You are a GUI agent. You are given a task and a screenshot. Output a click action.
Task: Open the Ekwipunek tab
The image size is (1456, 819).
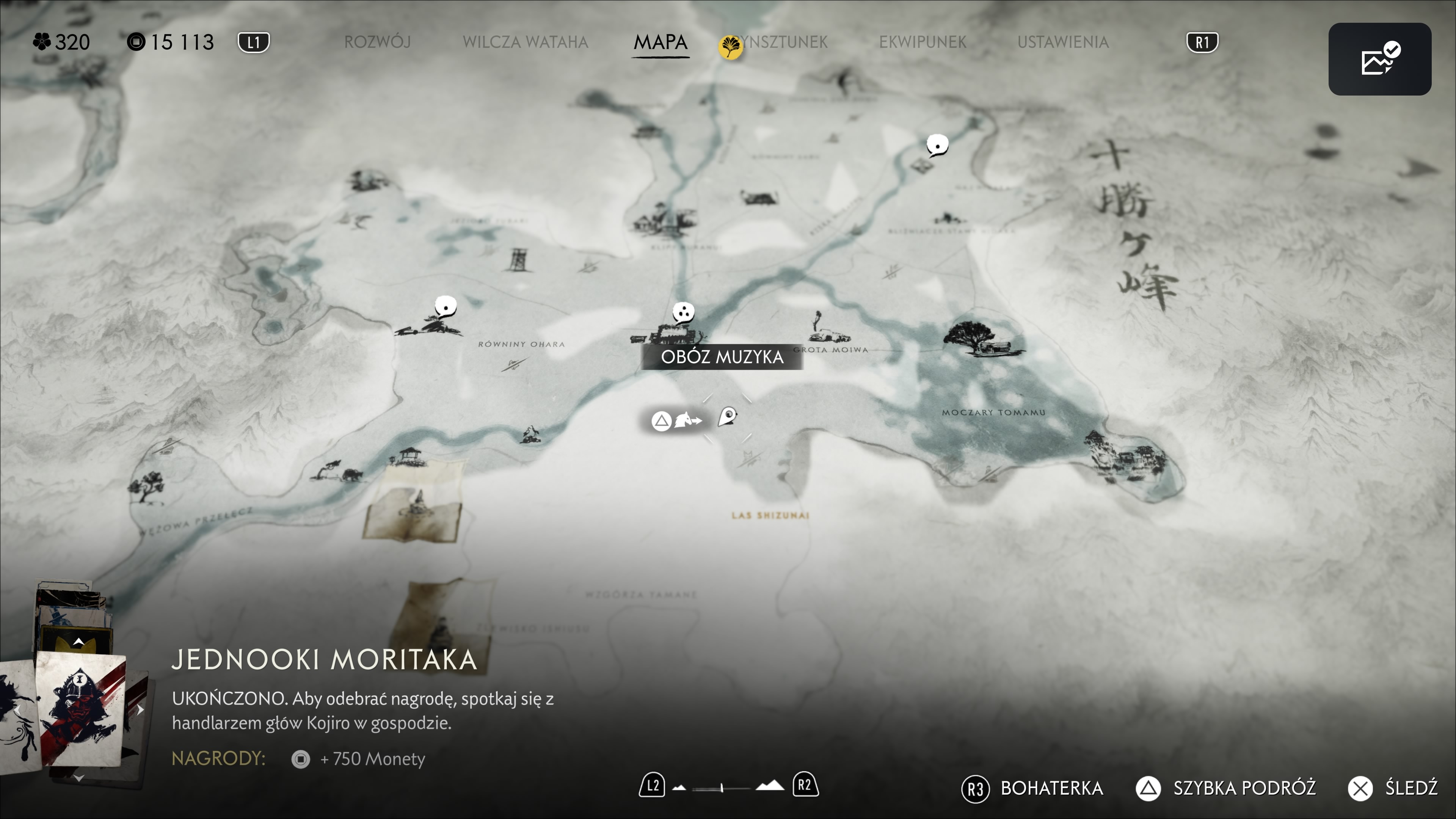(x=923, y=42)
